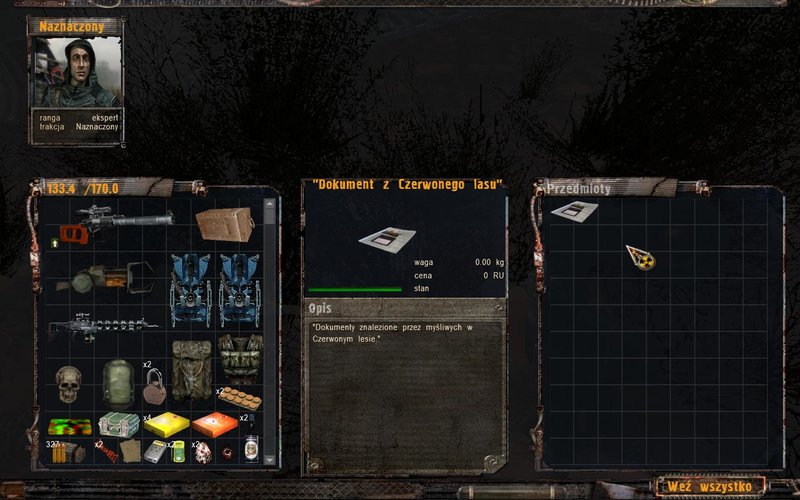Pick the left blue exoskeleton suit
The width and height of the screenshot is (800, 500).
pyautogui.click(x=190, y=289)
